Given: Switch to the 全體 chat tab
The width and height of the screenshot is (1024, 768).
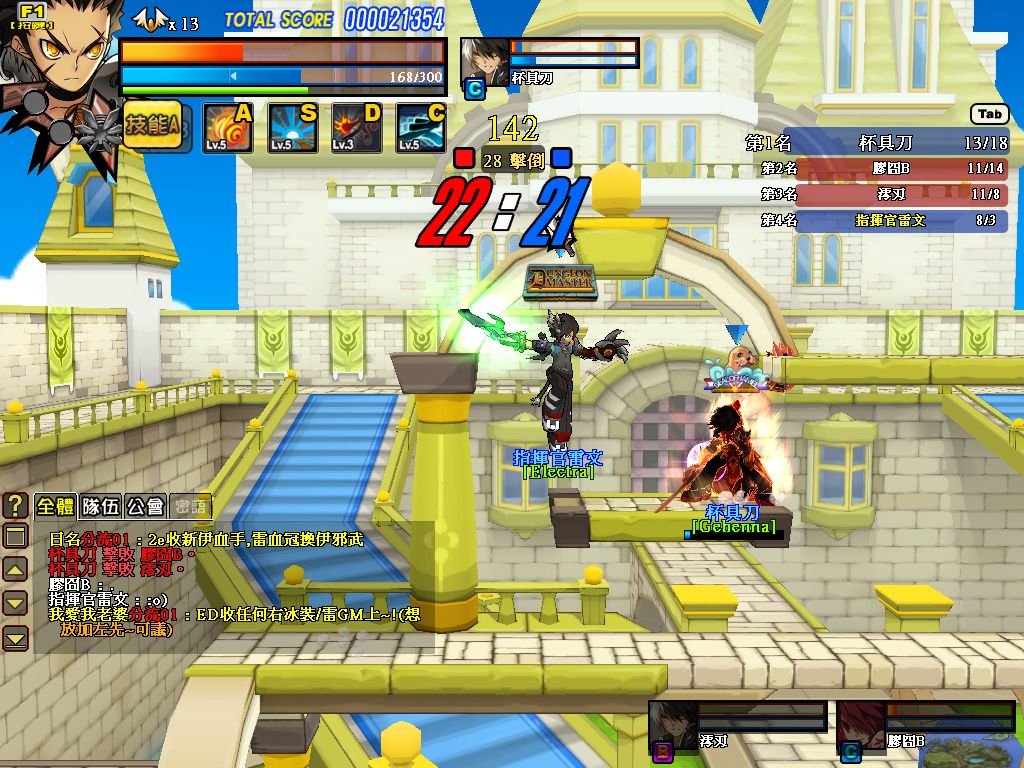Looking at the screenshot, I should (x=54, y=506).
